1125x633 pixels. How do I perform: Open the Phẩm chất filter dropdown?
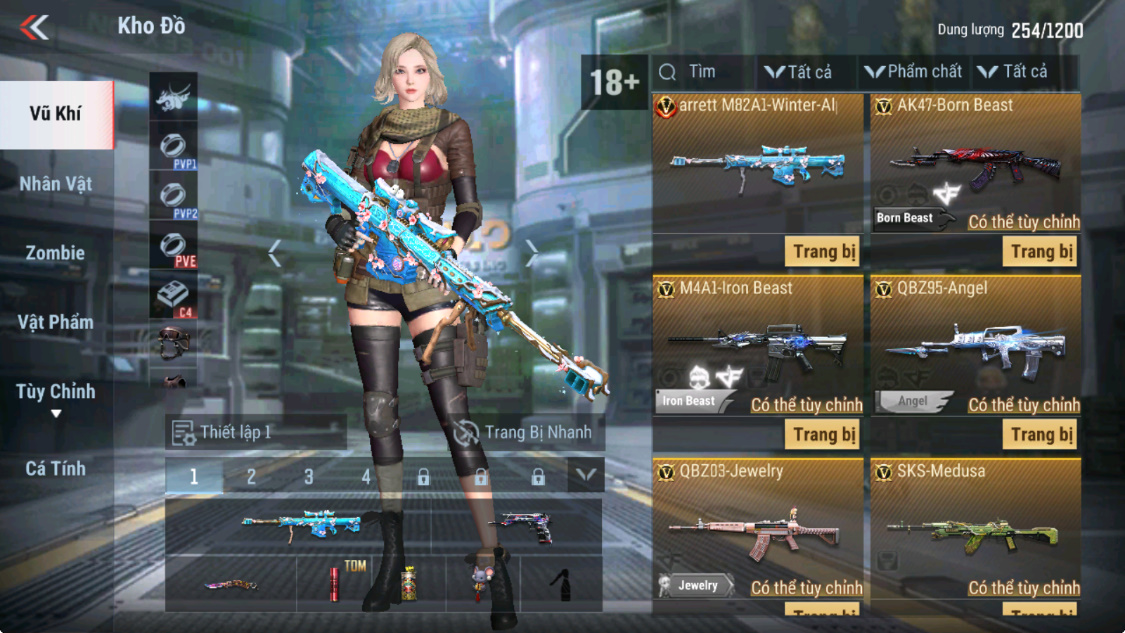913,72
